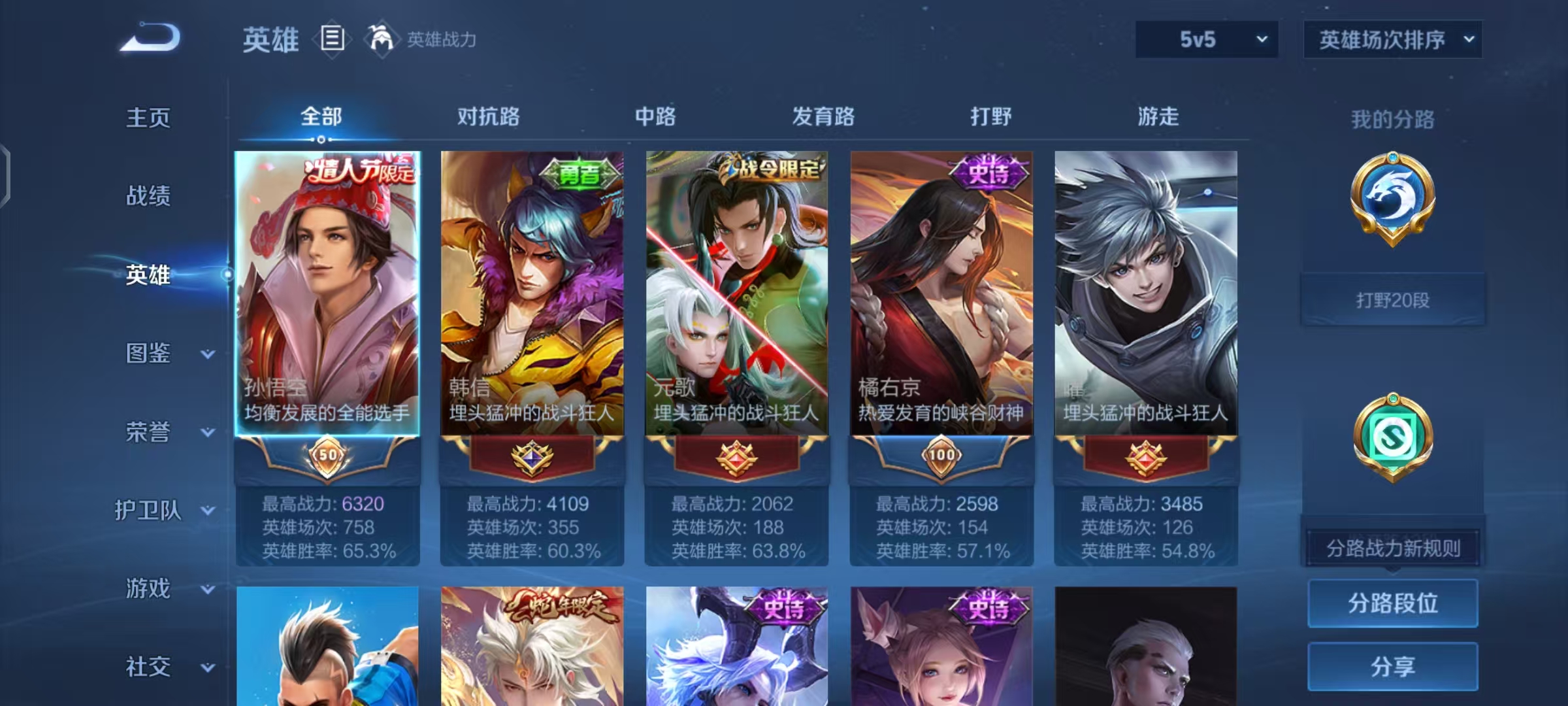This screenshot has height=706, width=1568.
Task: Open the 英雄场次排序 sorting dropdown
Action: click(x=1392, y=39)
